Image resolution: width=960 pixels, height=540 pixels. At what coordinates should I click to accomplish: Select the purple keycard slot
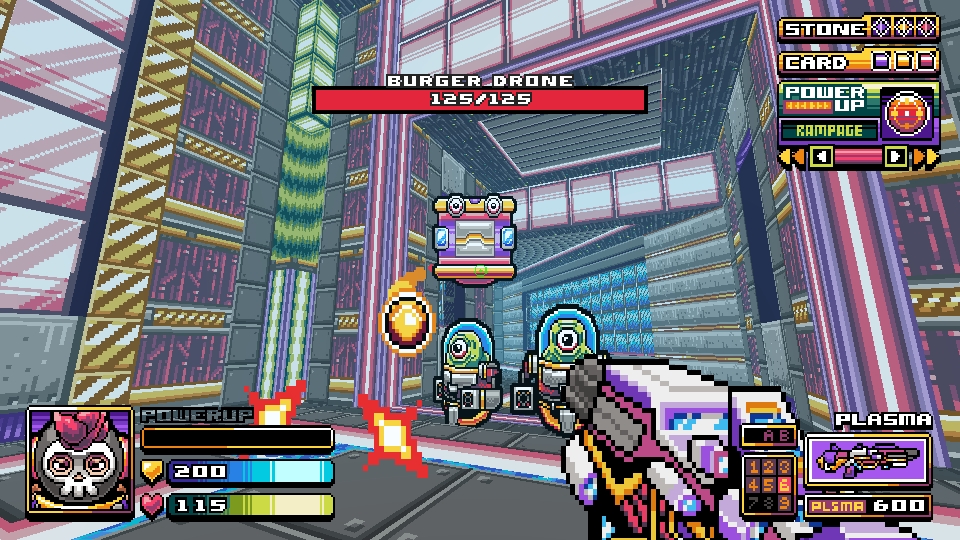coord(881,62)
